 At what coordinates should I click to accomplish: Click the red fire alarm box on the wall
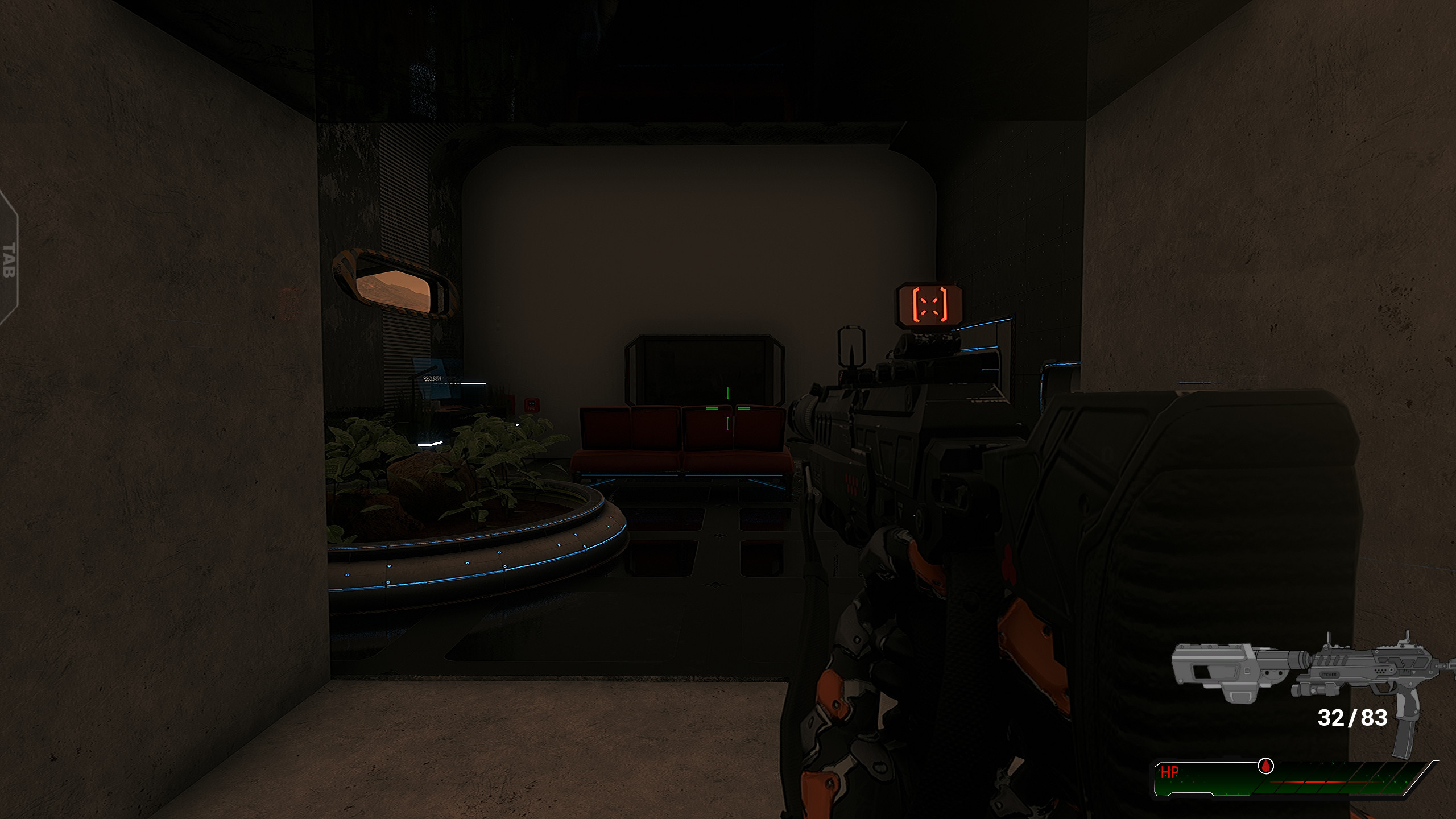[x=531, y=405]
